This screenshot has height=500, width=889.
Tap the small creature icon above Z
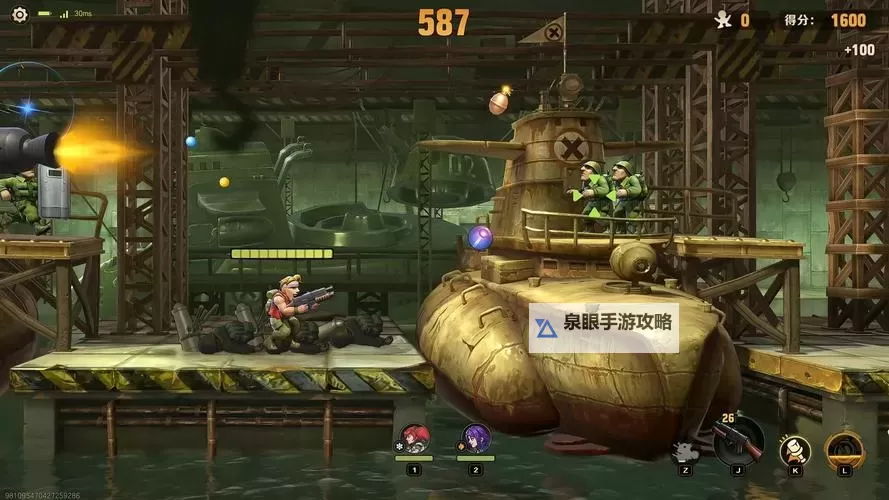684,451
